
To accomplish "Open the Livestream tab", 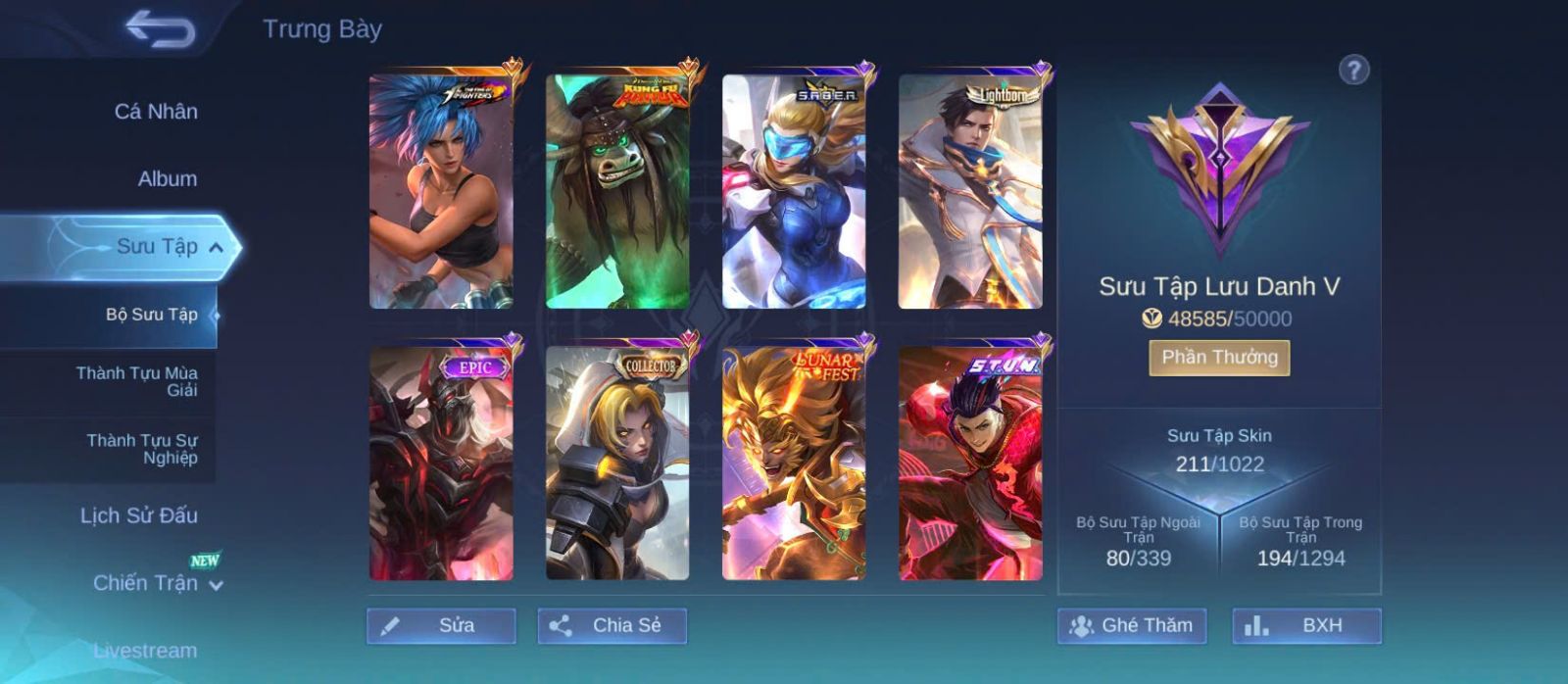I will [145, 650].
